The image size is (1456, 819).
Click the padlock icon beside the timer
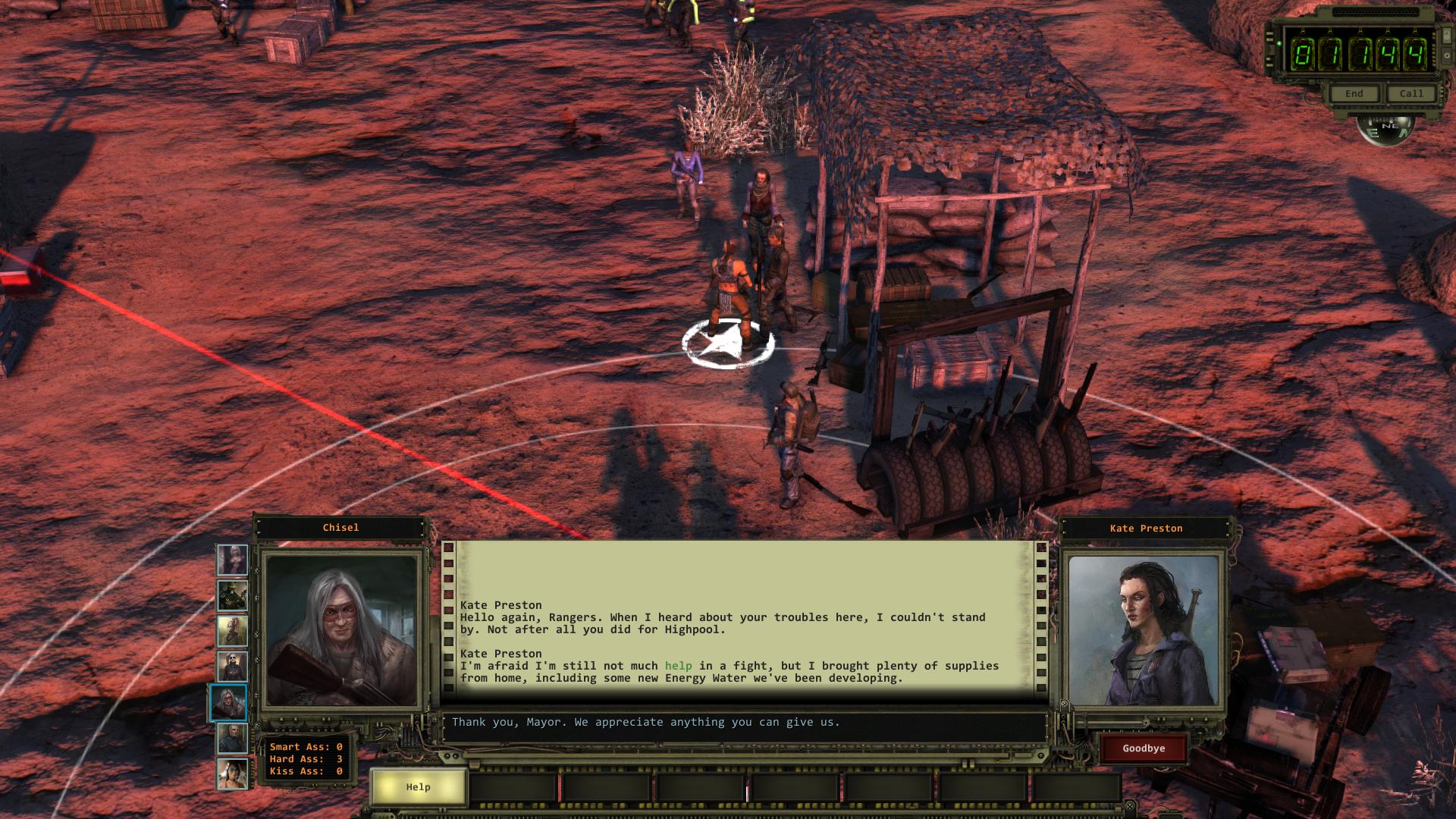click(x=1446, y=36)
